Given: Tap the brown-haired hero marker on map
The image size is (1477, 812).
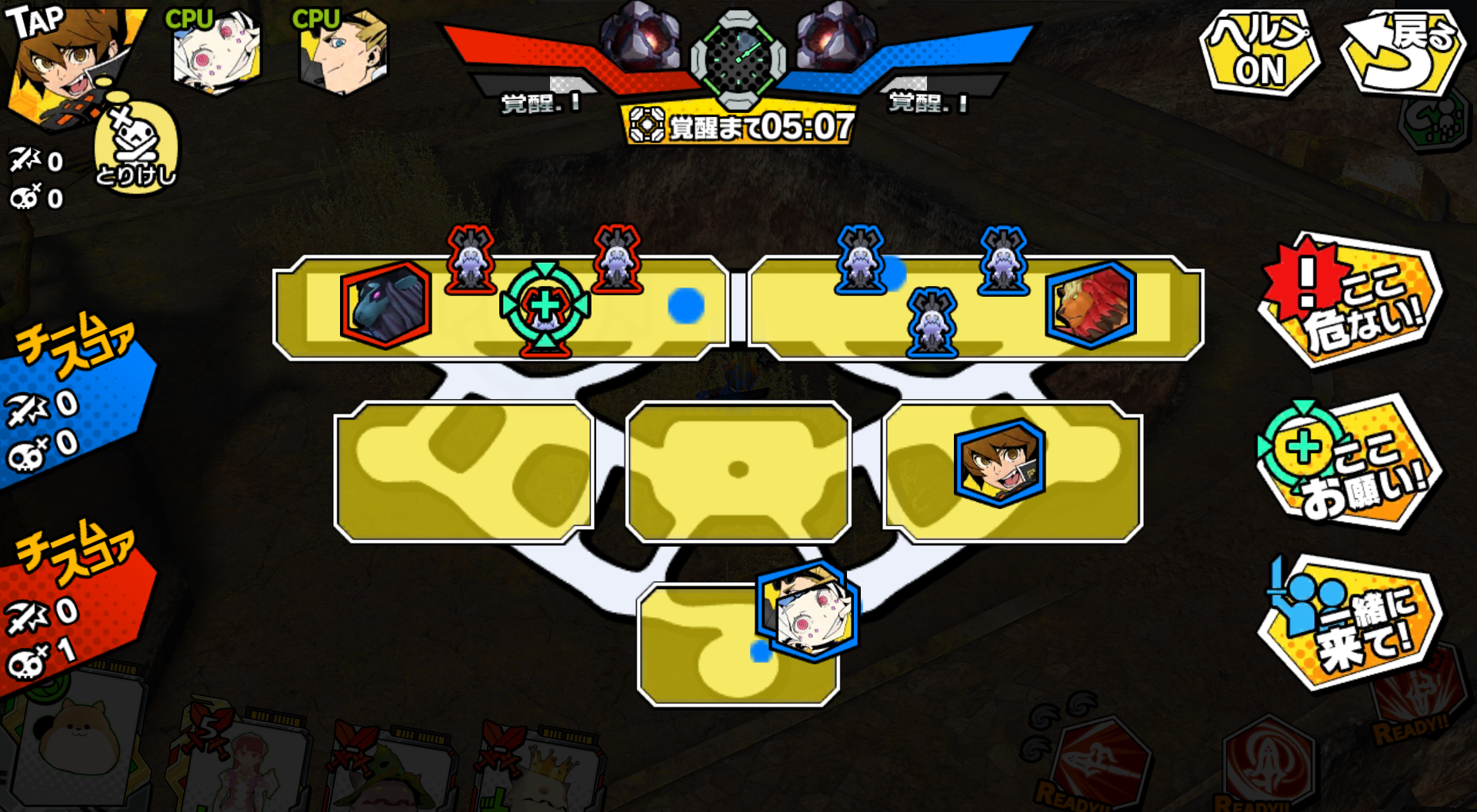Looking at the screenshot, I should tap(999, 463).
